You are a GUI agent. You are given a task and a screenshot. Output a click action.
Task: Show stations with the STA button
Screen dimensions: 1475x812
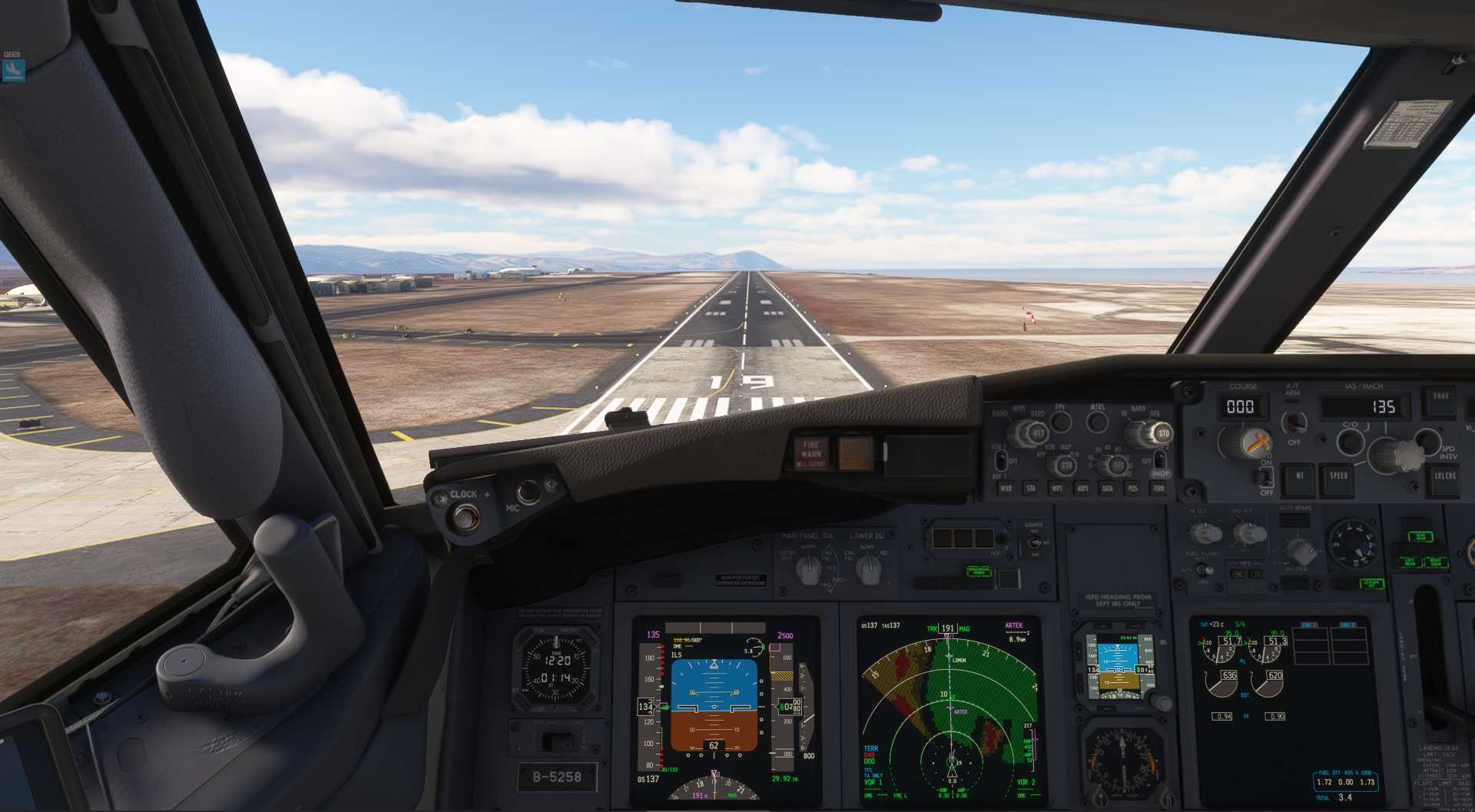click(x=1031, y=489)
